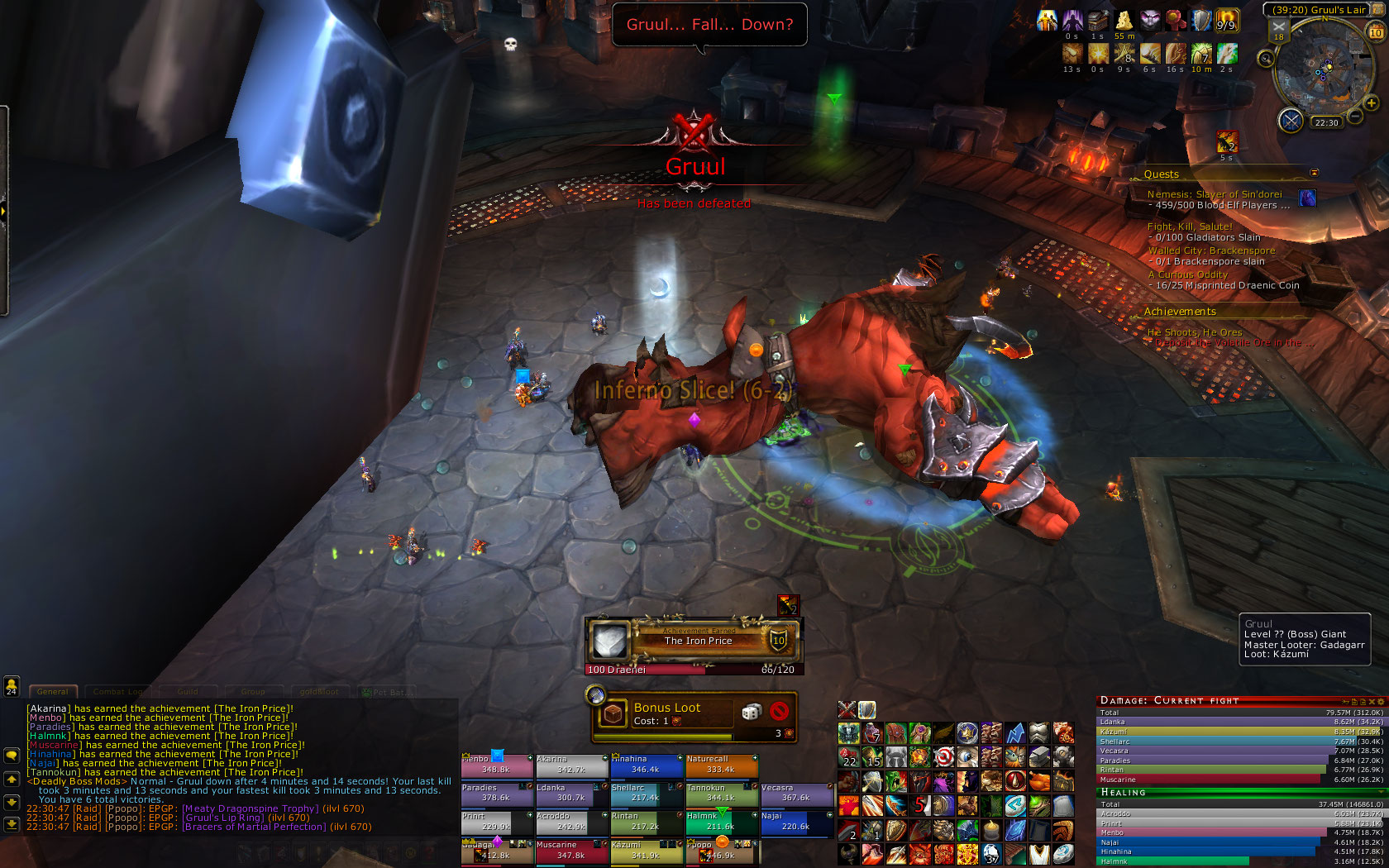Click the Gruul's Lip Ring item link
Viewport: 1389px width, 868px height.
tap(223, 818)
